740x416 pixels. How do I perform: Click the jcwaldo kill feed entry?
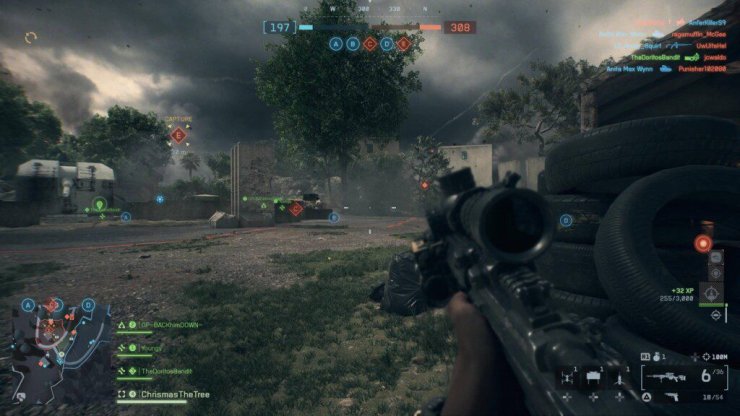[714, 58]
